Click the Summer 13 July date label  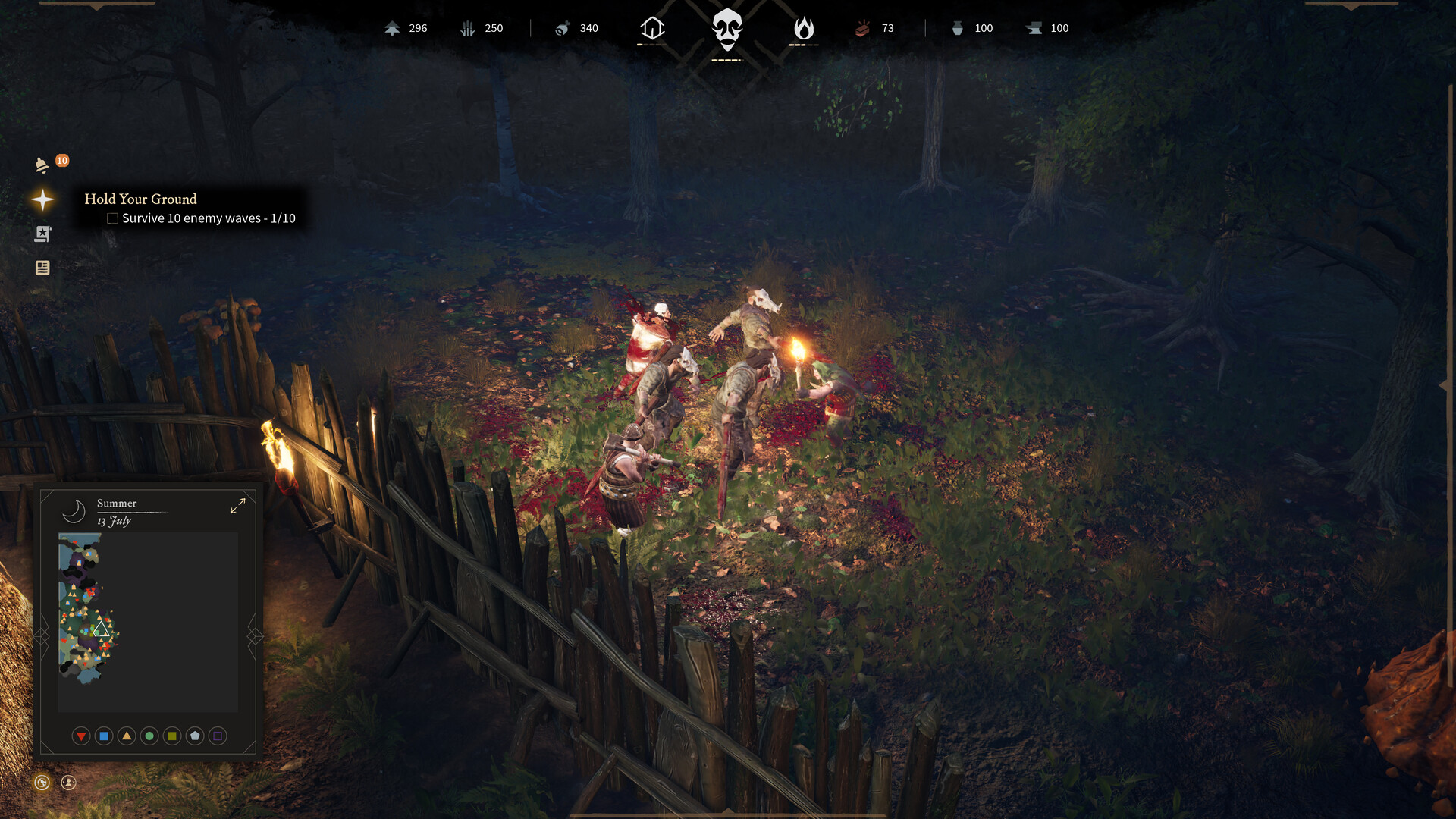(115, 512)
